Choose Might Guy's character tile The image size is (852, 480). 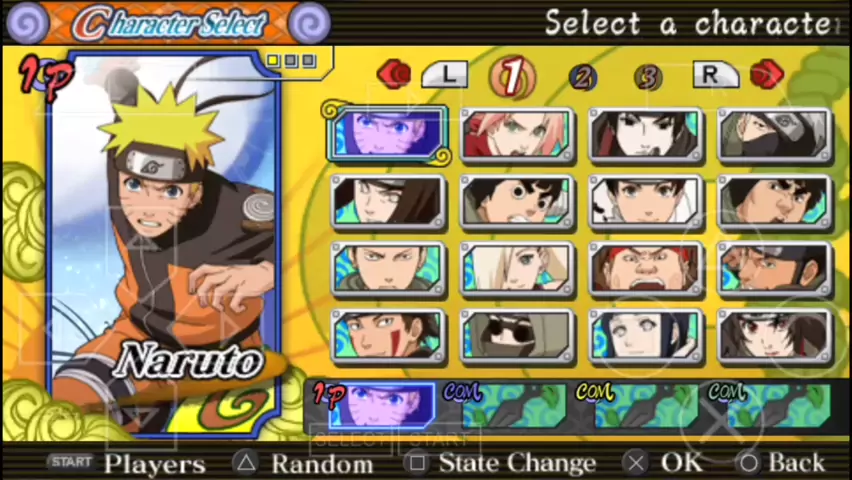pos(775,203)
